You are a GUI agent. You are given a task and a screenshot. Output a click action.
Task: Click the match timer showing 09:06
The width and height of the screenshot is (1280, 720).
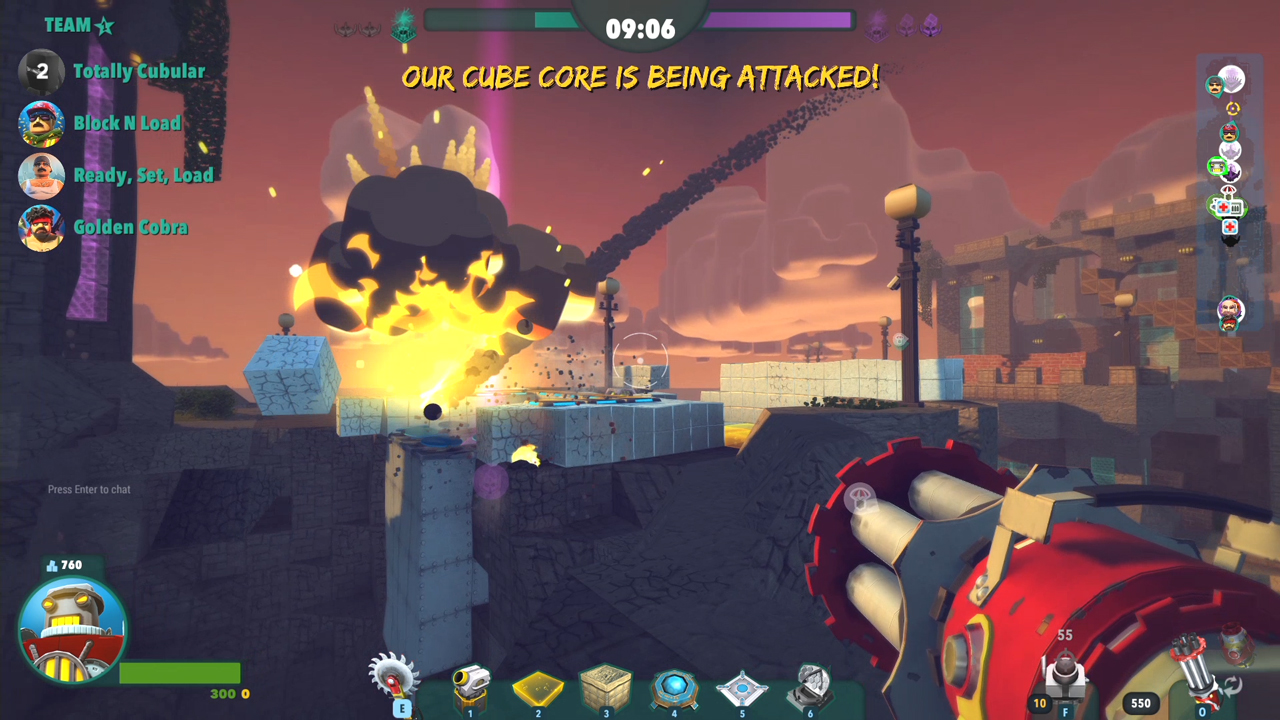tap(640, 28)
